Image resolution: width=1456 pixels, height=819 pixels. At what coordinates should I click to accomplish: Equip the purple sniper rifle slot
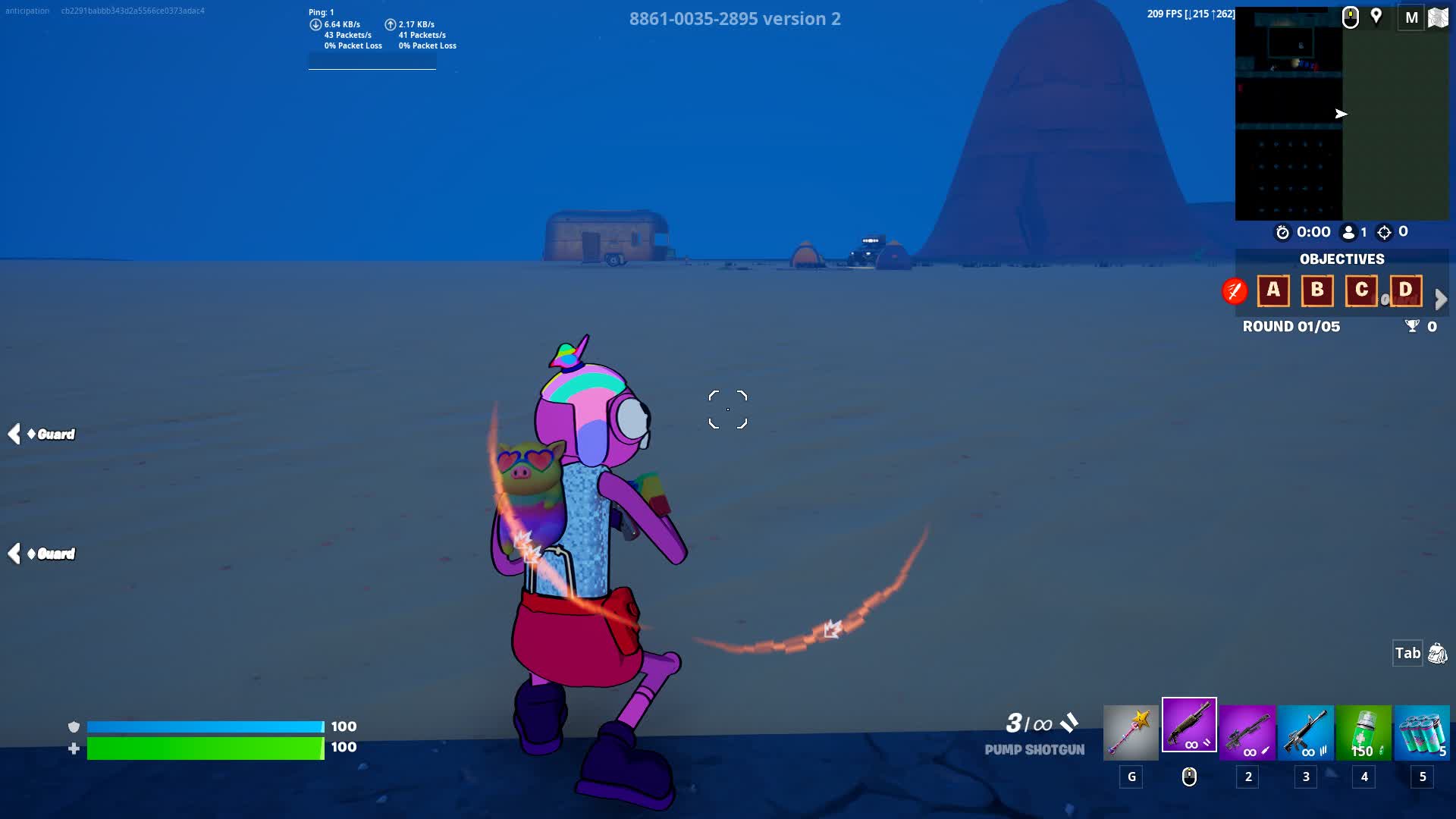(1247, 733)
